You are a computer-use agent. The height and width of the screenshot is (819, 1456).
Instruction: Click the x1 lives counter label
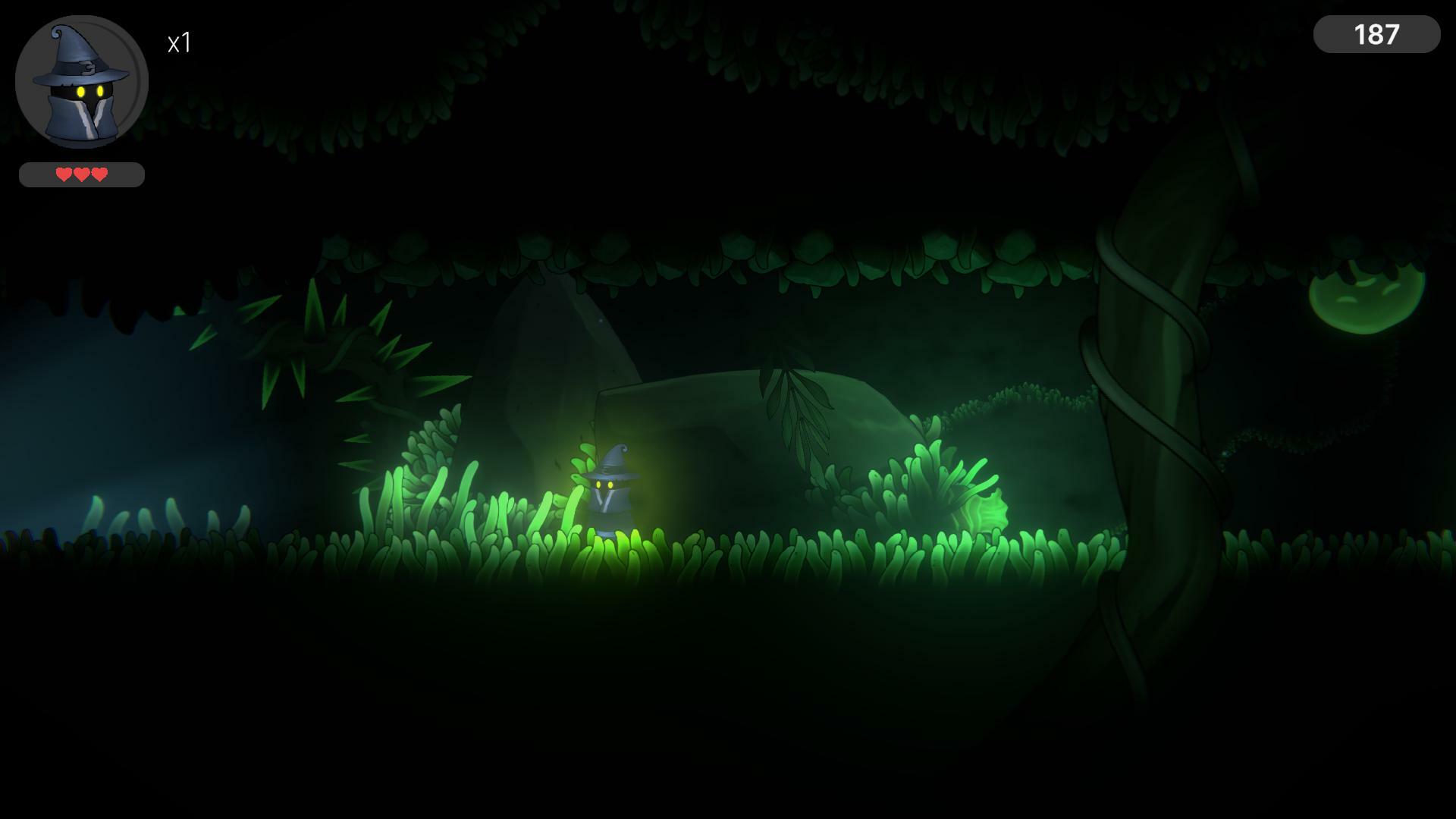pos(180,43)
